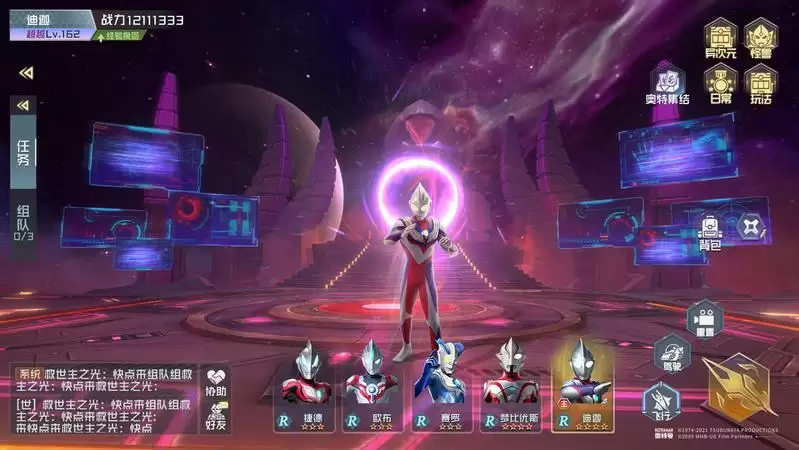799x450 pixels.
Task: Open the 异次元 menu icon
Action: pos(719,39)
